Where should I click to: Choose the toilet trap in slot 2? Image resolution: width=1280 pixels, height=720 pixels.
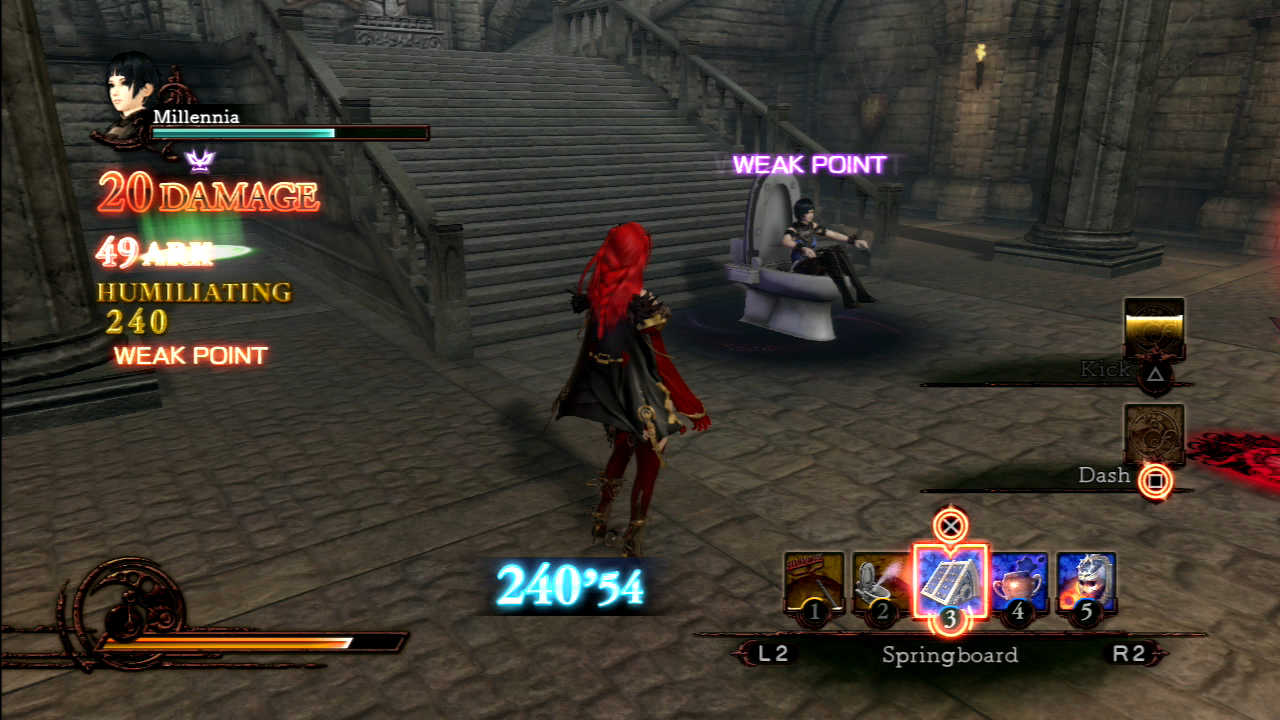click(881, 582)
